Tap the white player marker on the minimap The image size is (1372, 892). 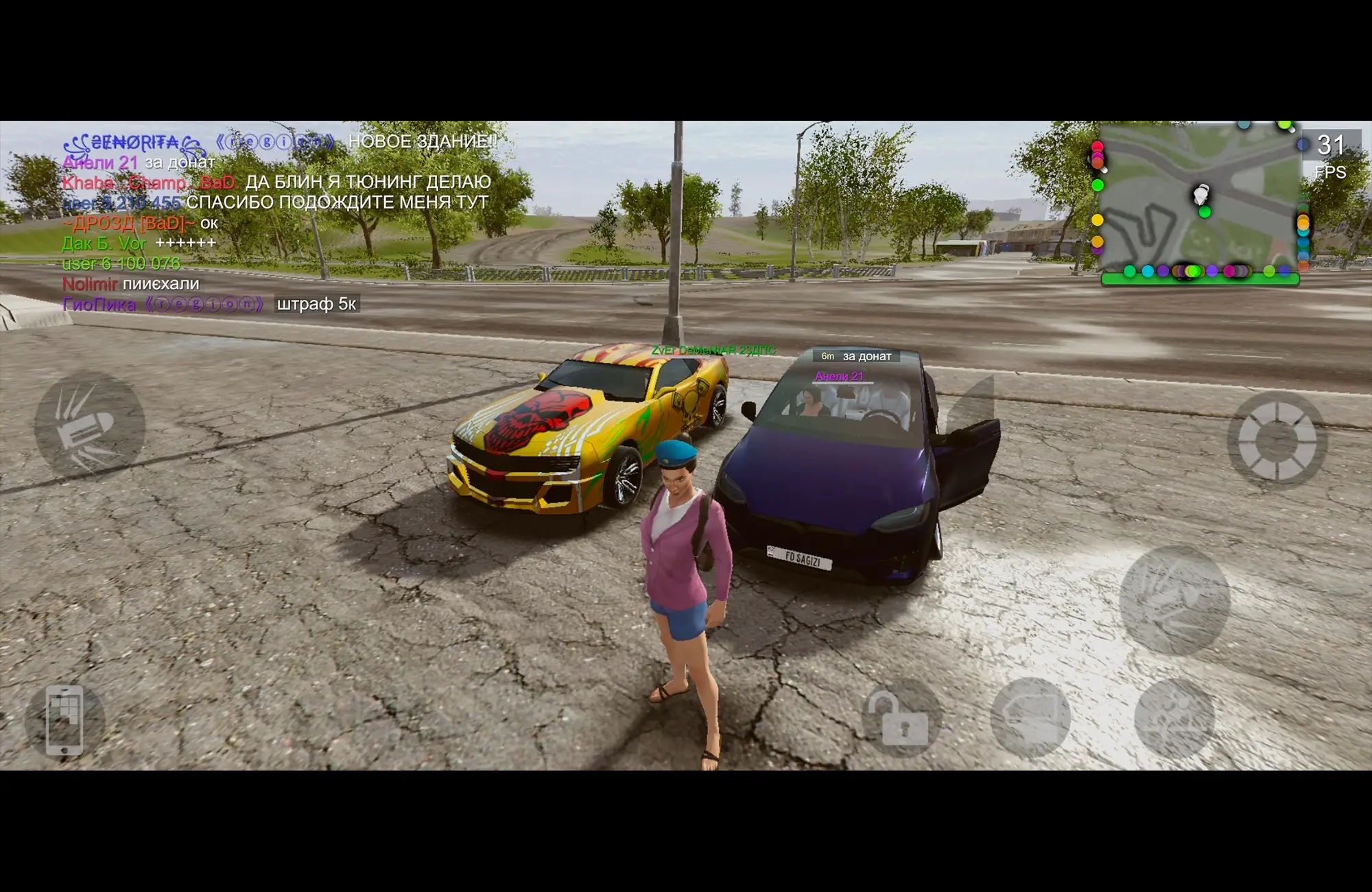pos(1201,194)
